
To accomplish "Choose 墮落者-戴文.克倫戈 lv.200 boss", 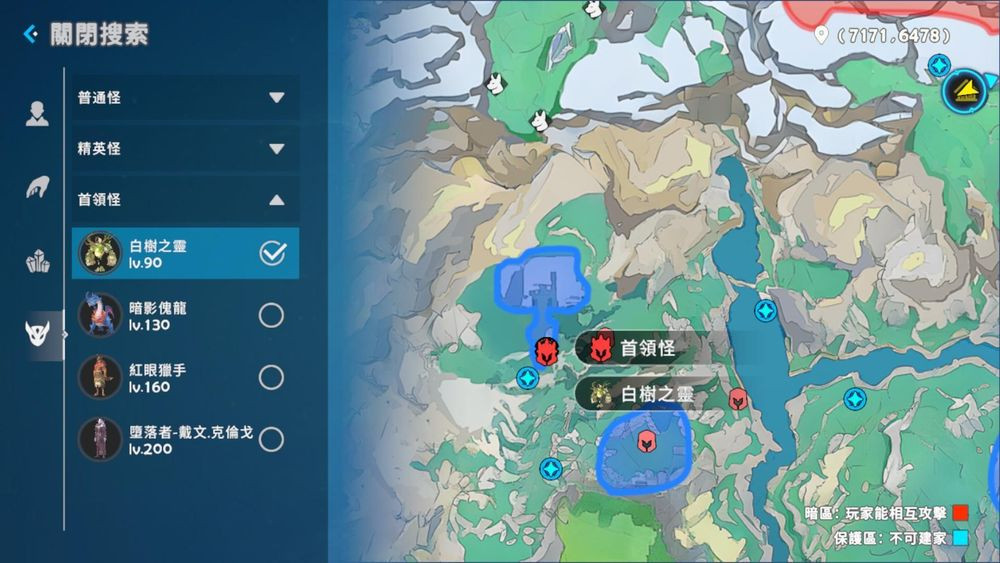I will click(271, 439).
